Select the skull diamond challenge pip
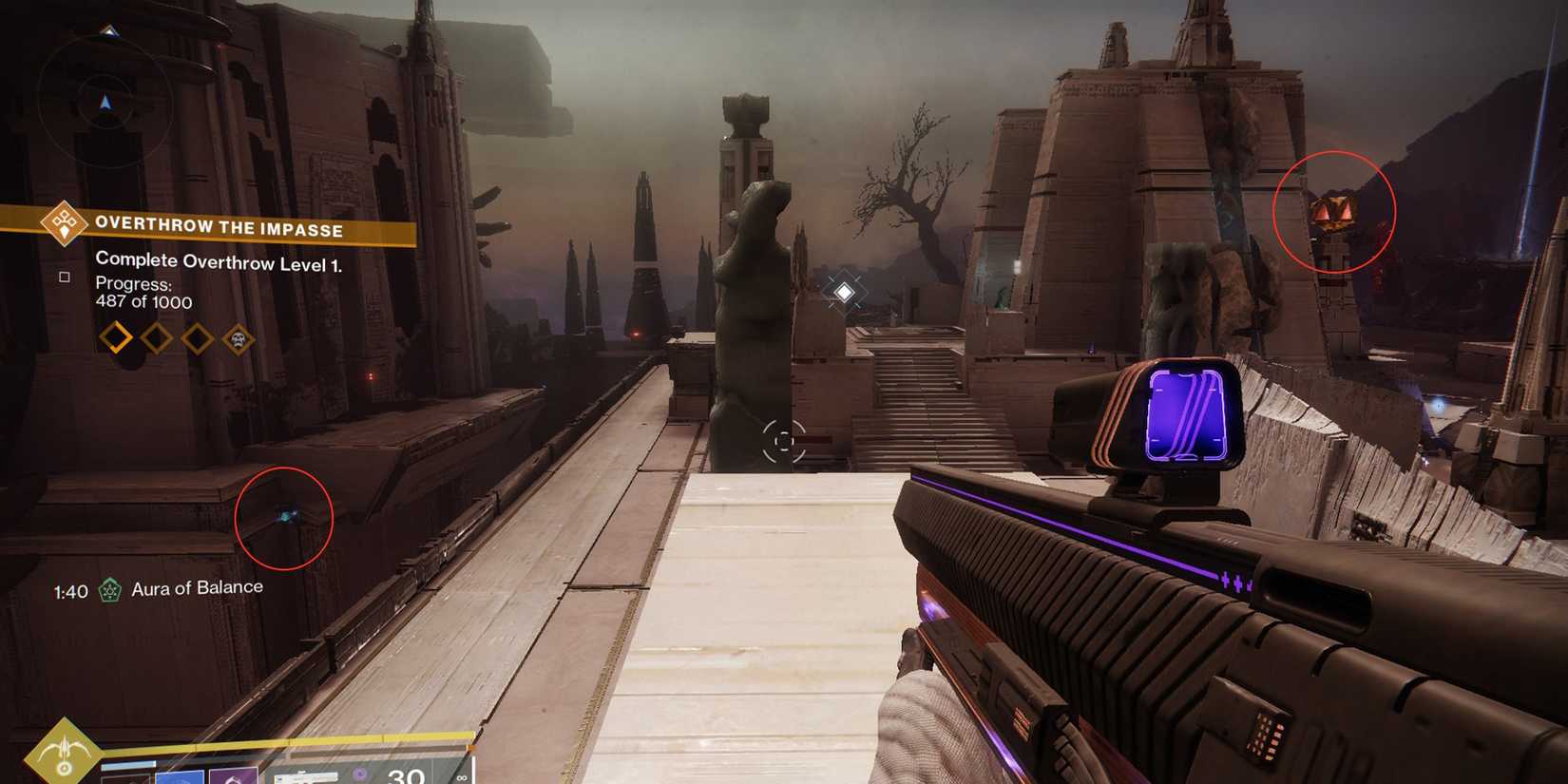 coord(238,337)
